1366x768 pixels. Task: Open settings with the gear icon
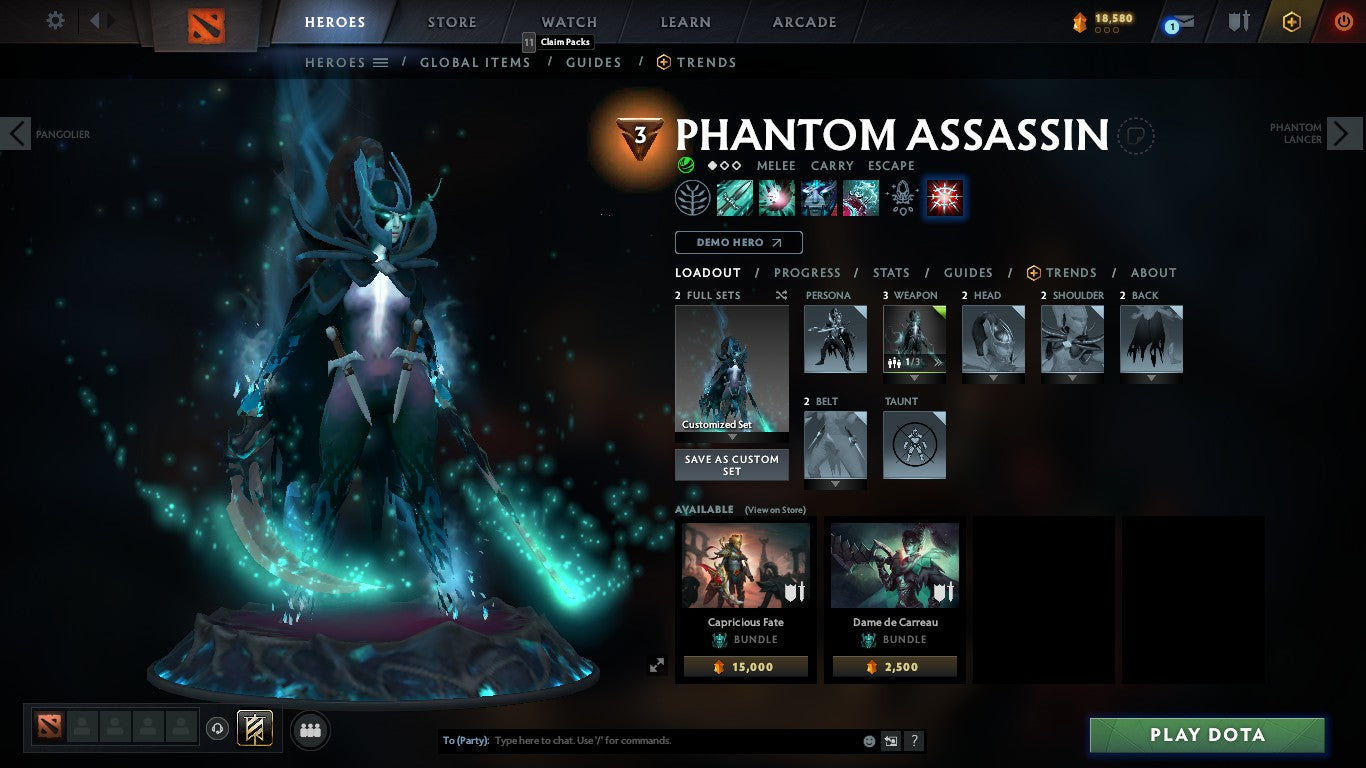(55, 18)
